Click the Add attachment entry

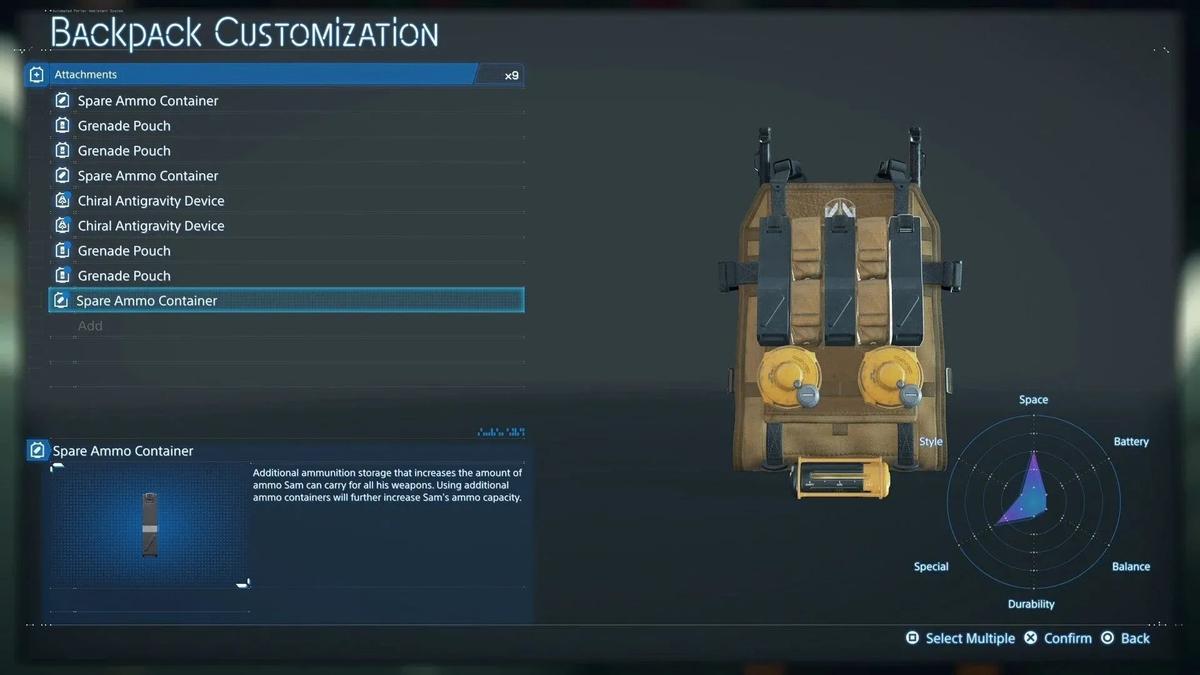pyautogui.click(x=91, y=326)
